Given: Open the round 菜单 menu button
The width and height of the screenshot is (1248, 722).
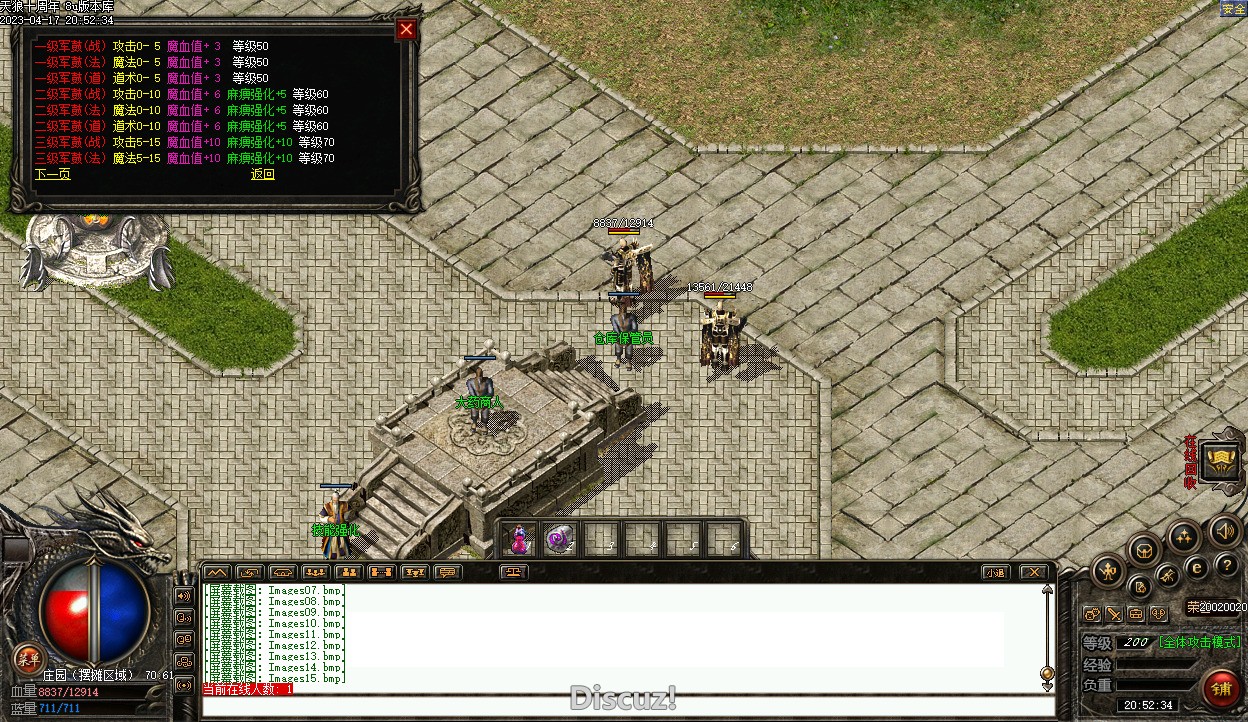Looking at the screenshot, I should 29,658.
